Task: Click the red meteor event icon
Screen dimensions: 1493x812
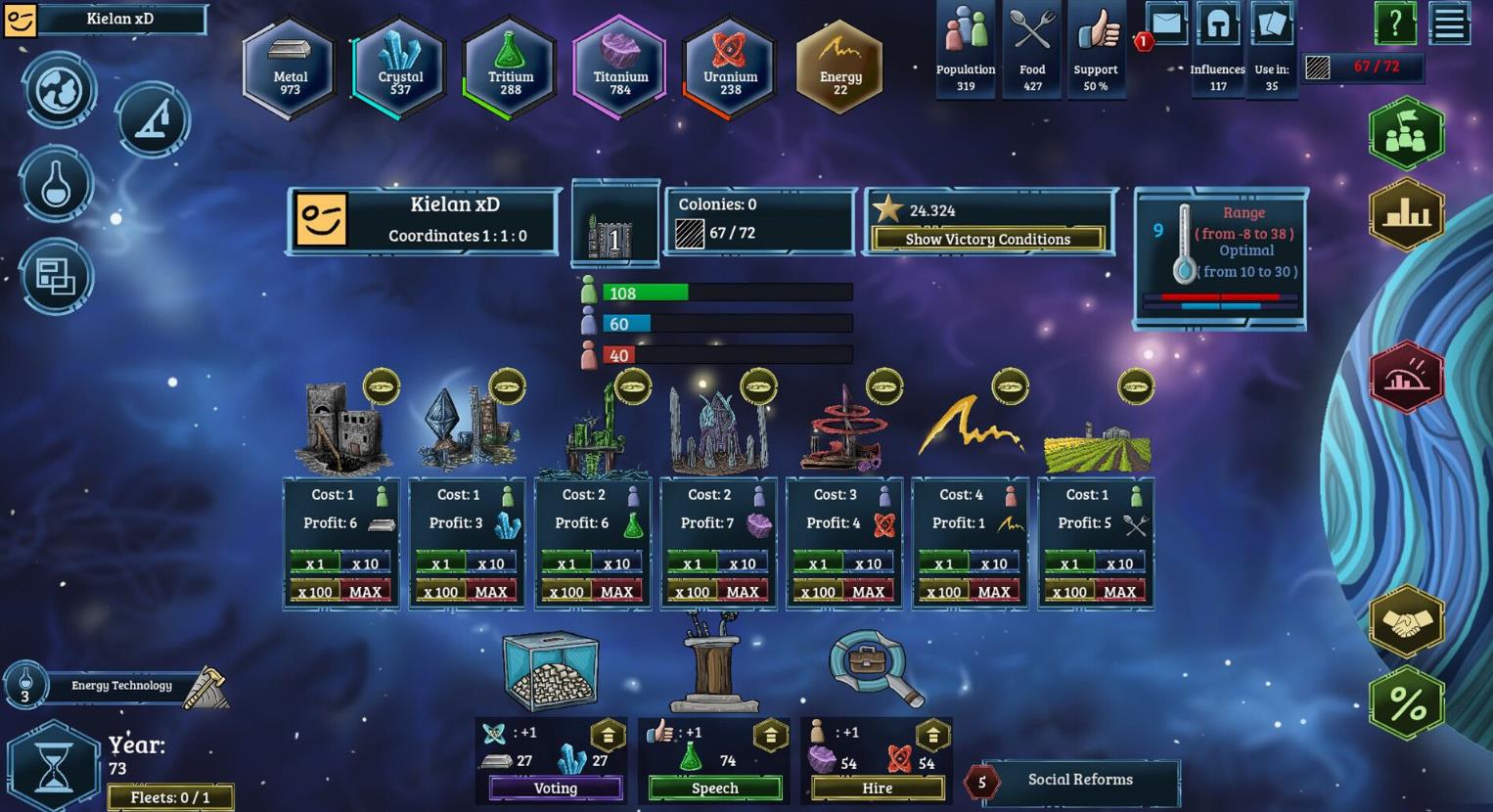Action: pos(1406,377)
